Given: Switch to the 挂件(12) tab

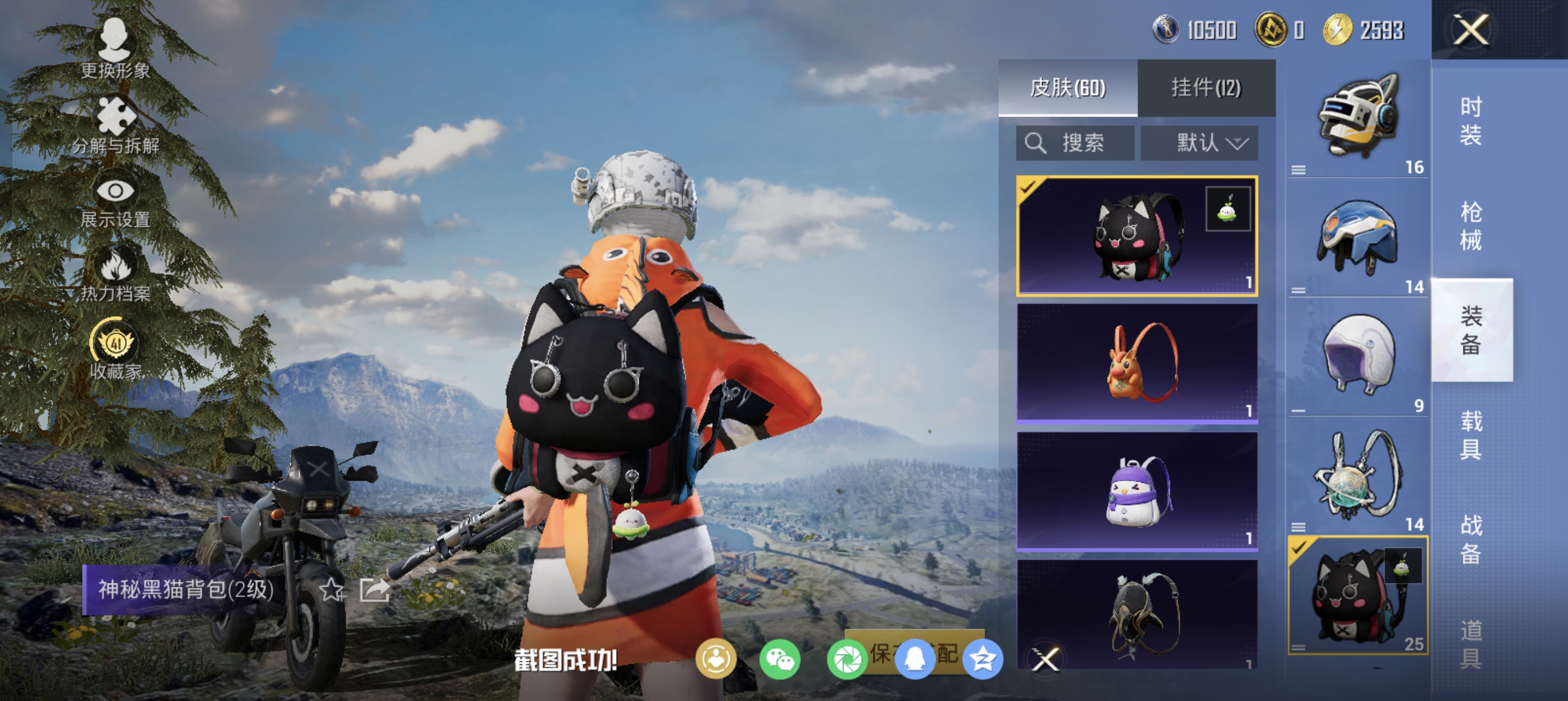Looking at the screenshot, I should click(1206, 88).
